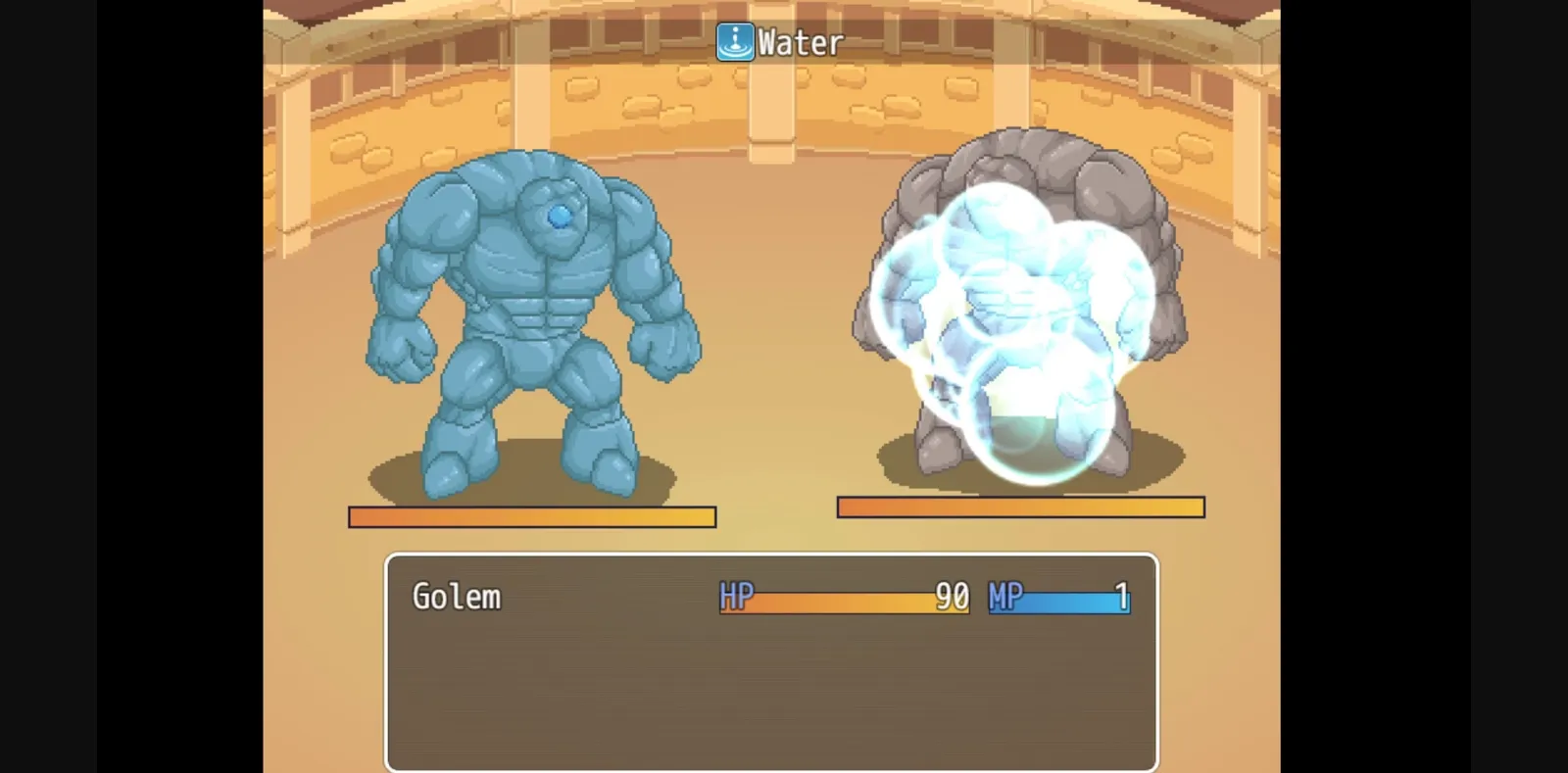Select the Golem name entry
Image resolution: width=1568 pixels, height=773 pixels.
pos(456,597)
